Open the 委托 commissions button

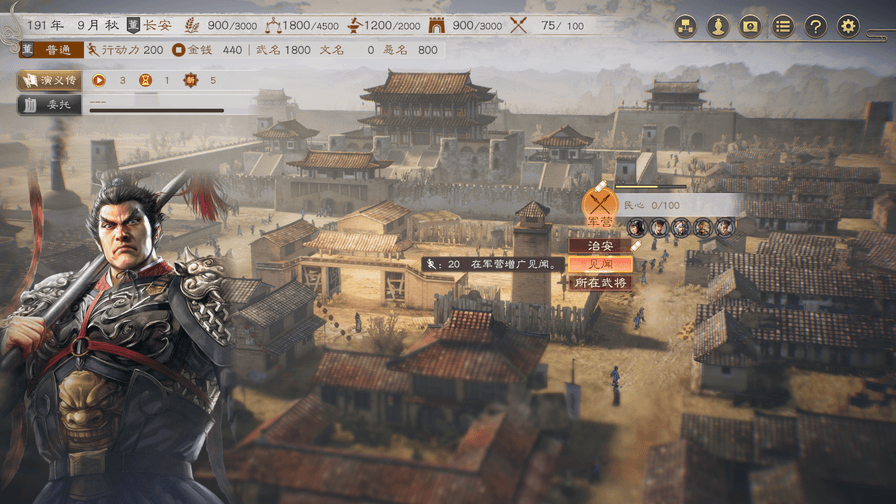(x=50, y=104)
